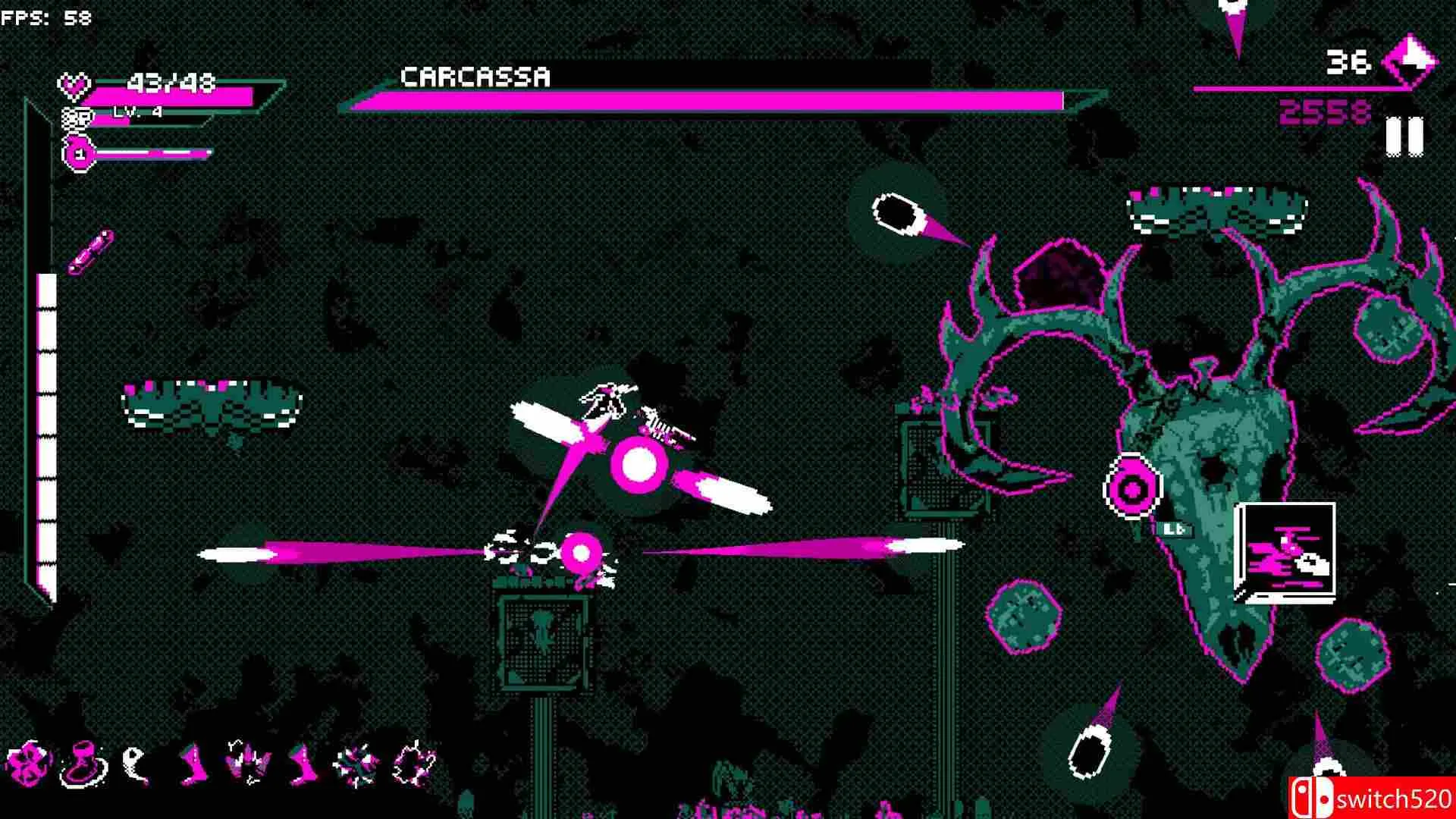This screenshot has height=819, width=1456.
Task: Select the pink four-petal flower item icon
Action: [28, 762]
